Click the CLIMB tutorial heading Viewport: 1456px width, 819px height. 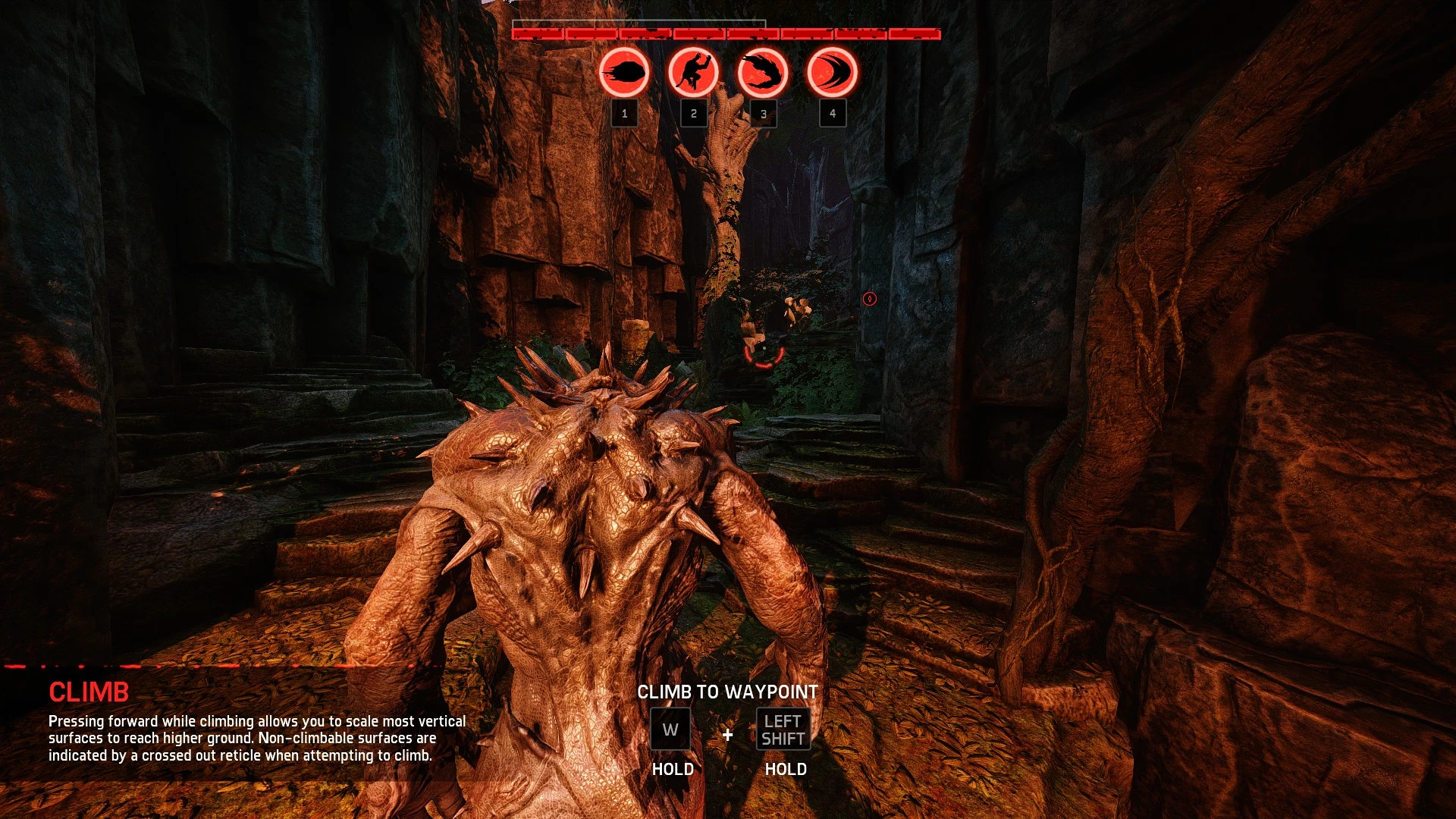[x=89, y=692]
